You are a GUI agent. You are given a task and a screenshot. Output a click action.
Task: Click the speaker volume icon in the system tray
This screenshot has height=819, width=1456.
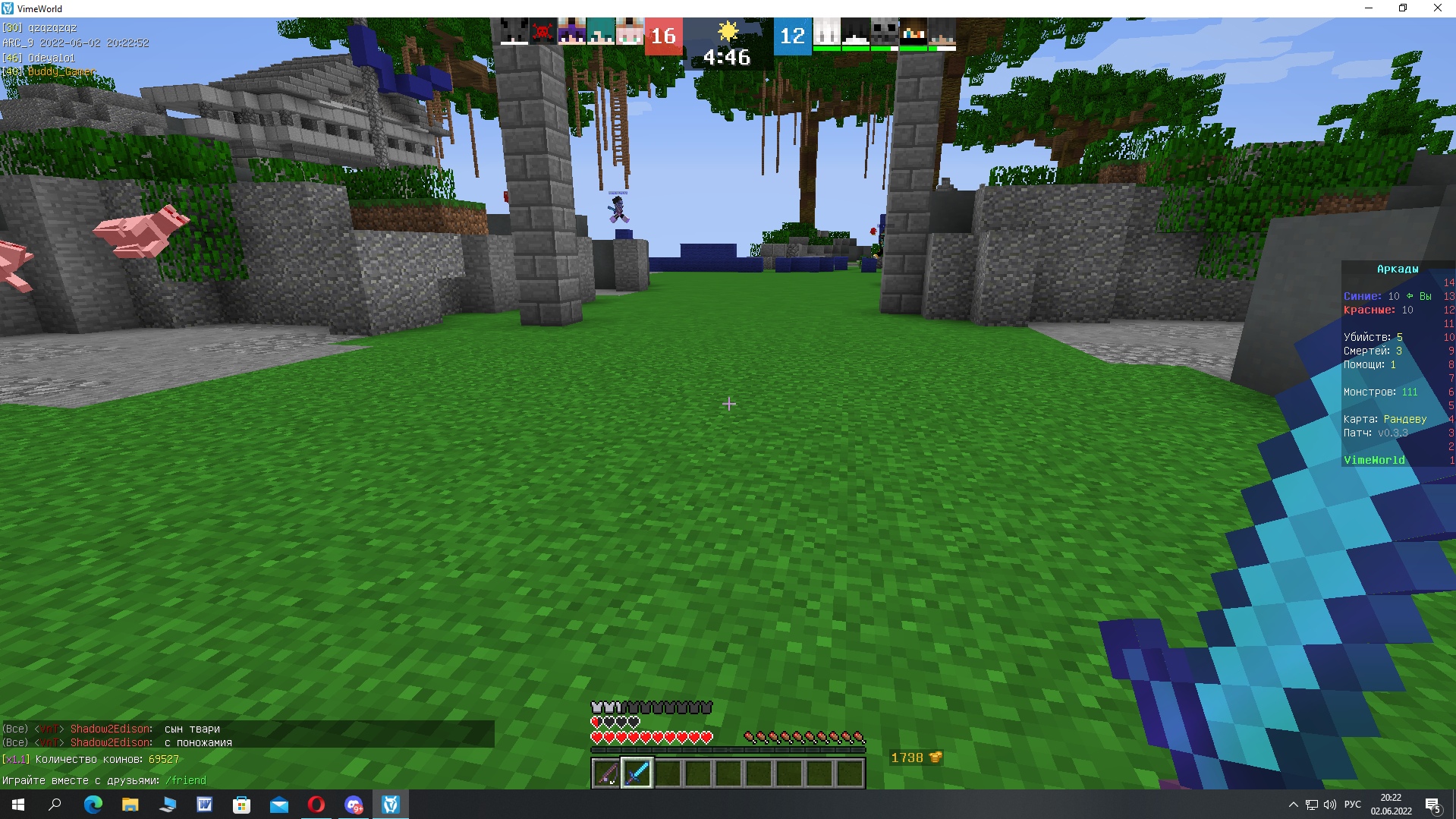coord(1331,805)
